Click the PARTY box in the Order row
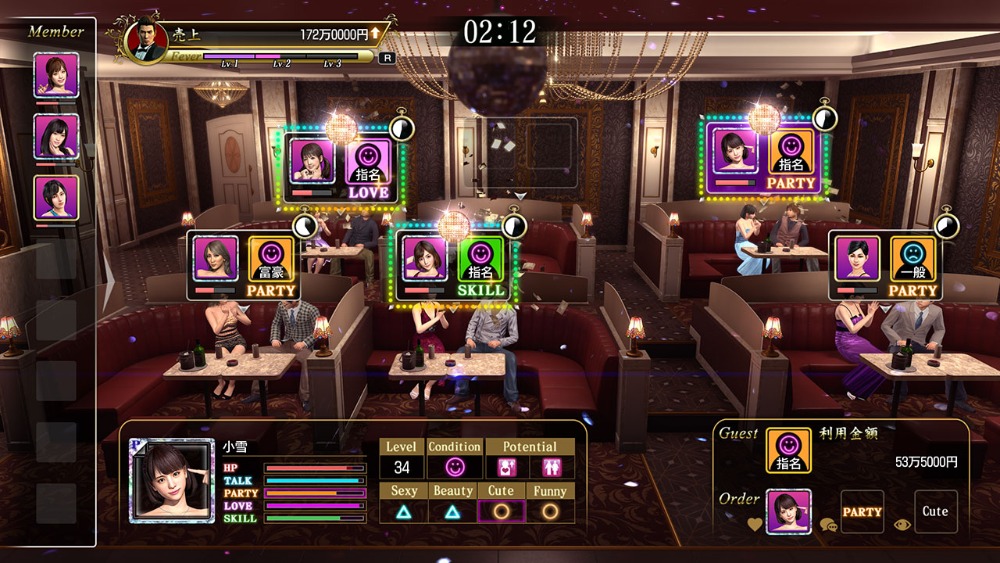 pyautogui.click(x=862, y=511)
